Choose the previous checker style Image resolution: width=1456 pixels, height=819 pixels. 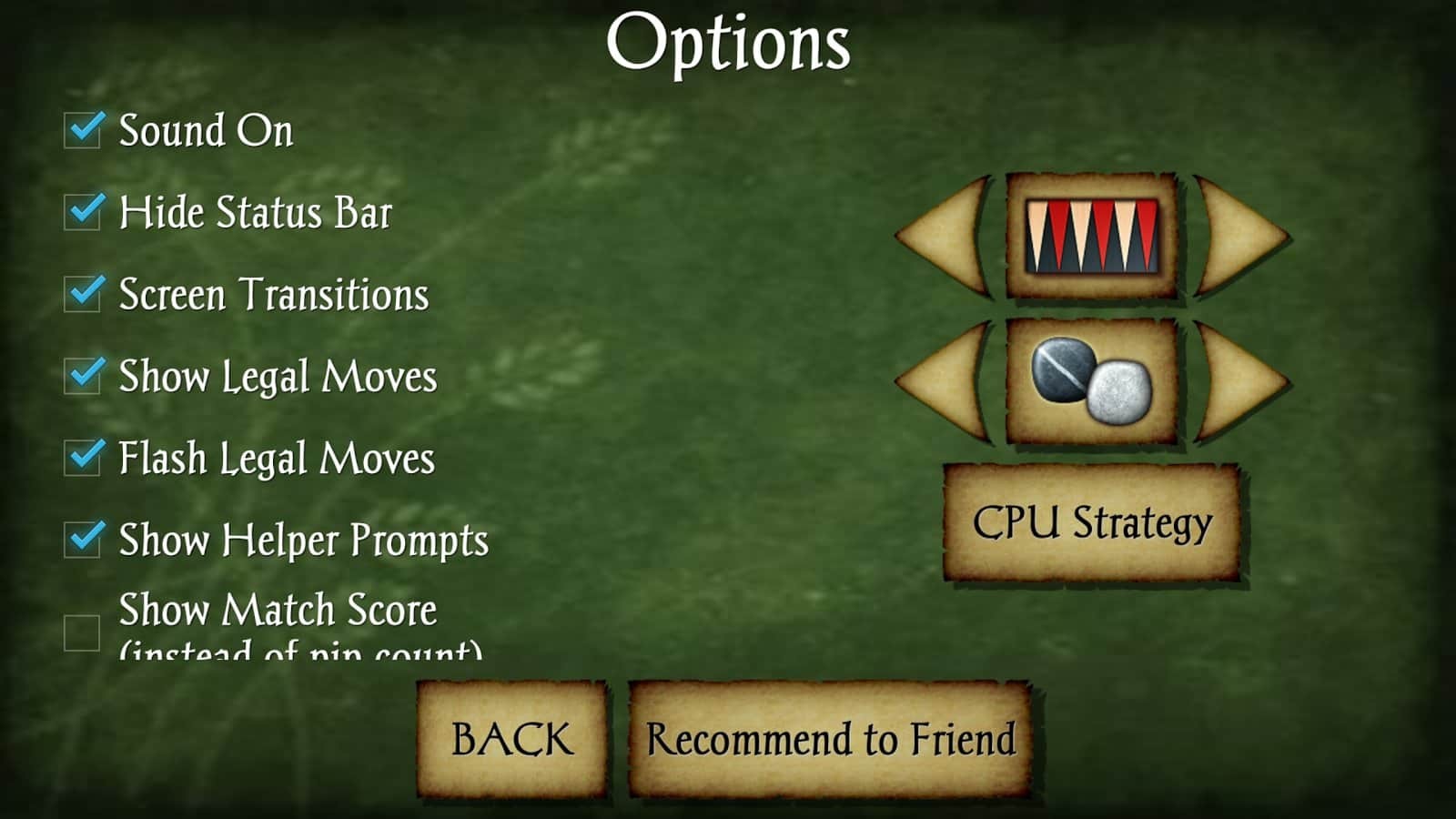pos(941,382)
